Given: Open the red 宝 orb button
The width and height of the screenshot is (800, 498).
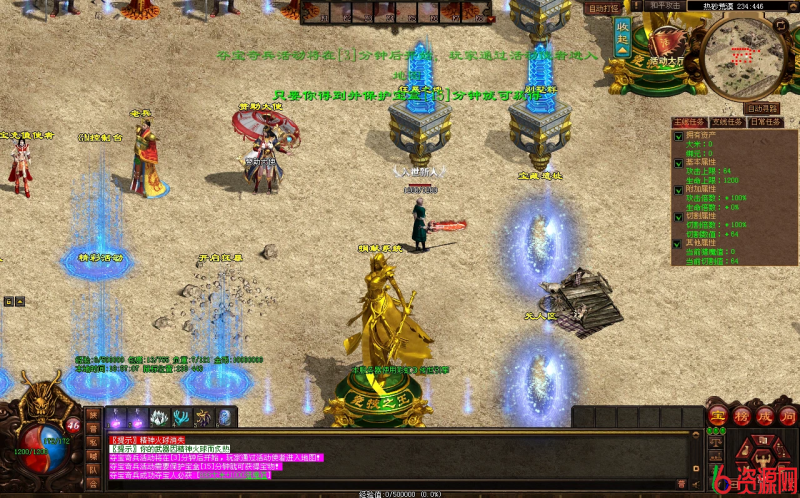Looking at the screenshot, I should point(717,415).
